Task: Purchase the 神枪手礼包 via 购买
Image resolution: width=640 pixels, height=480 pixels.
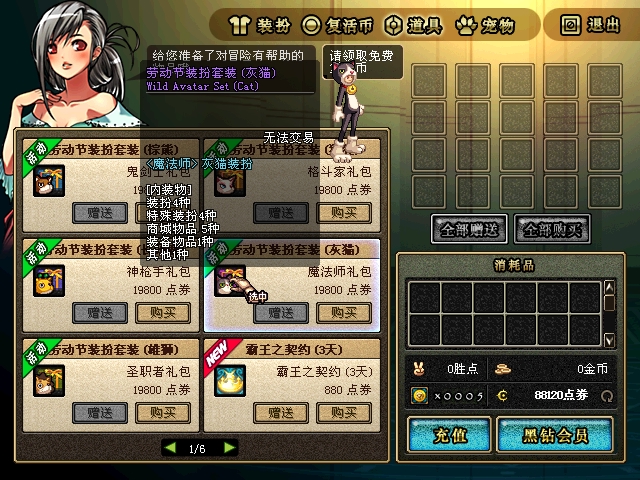Action: click(x=163, y=312)
